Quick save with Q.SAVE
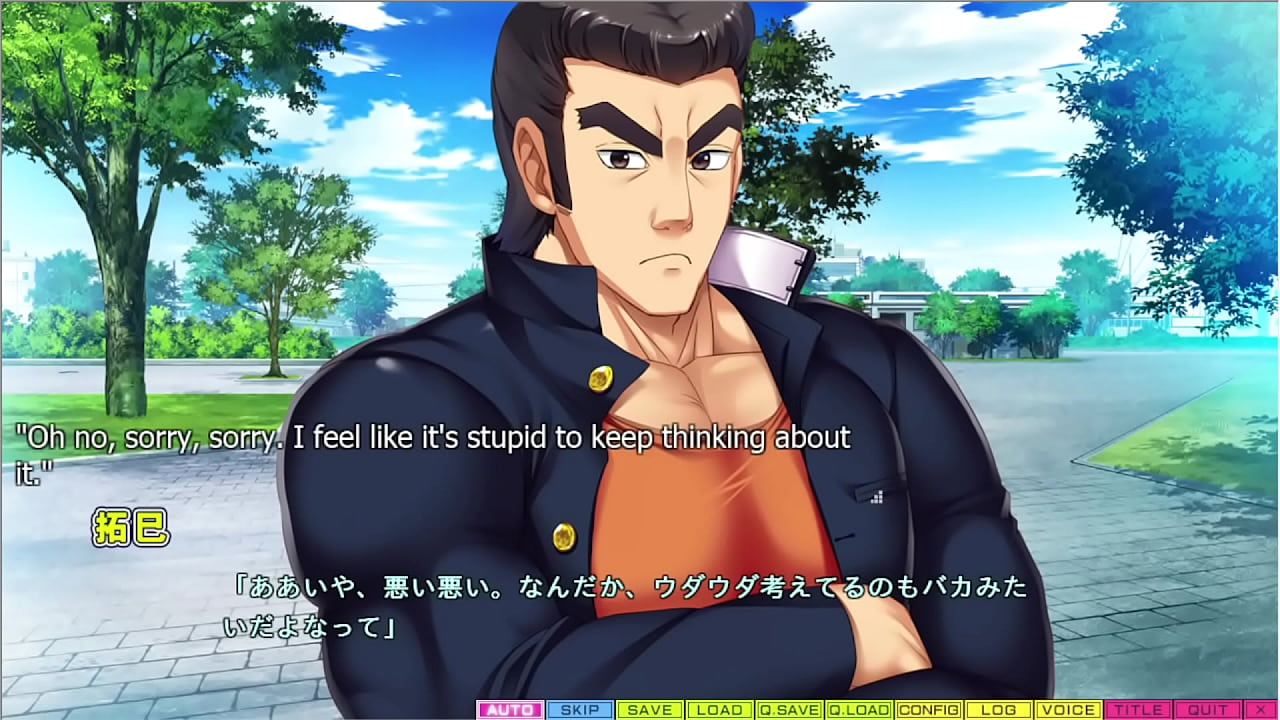This screenshot has height=720, width=1280. point(789,710)
